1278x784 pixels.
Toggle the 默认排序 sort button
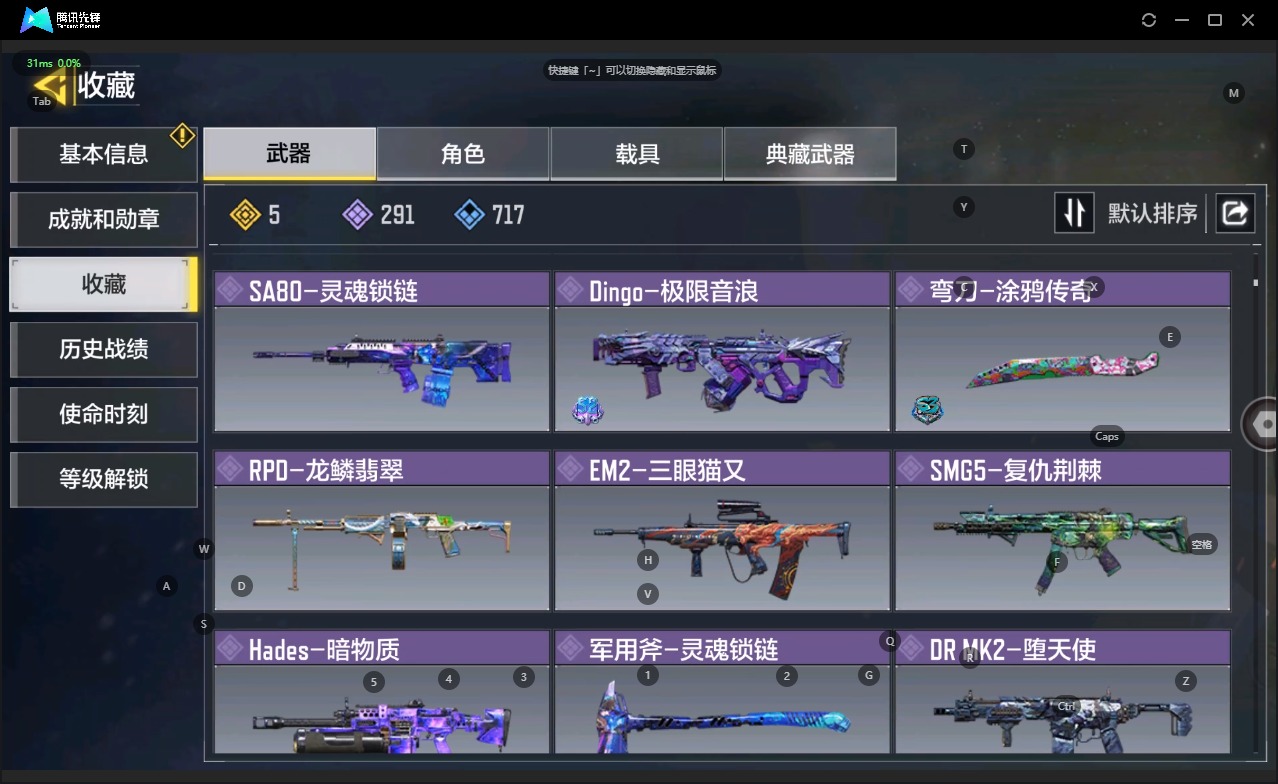[1074, 213]
